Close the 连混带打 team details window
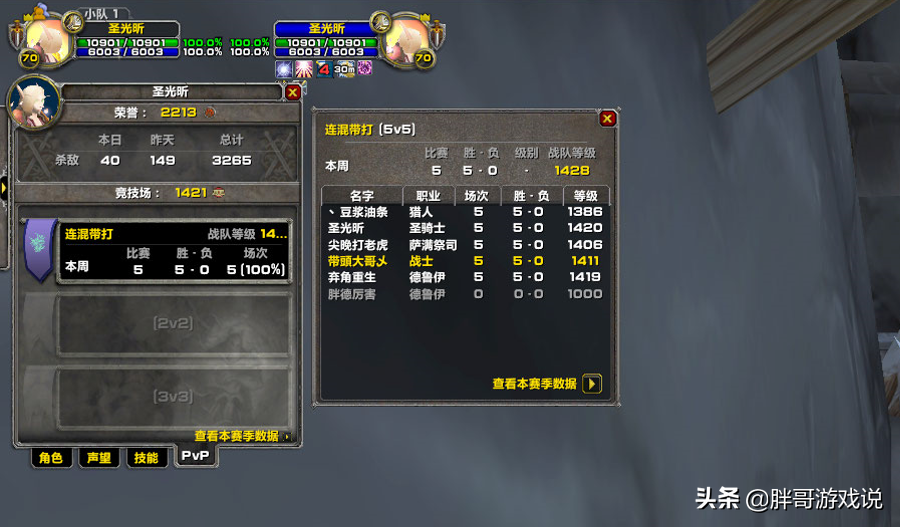900x527 pixels. (x=607, y=118)
